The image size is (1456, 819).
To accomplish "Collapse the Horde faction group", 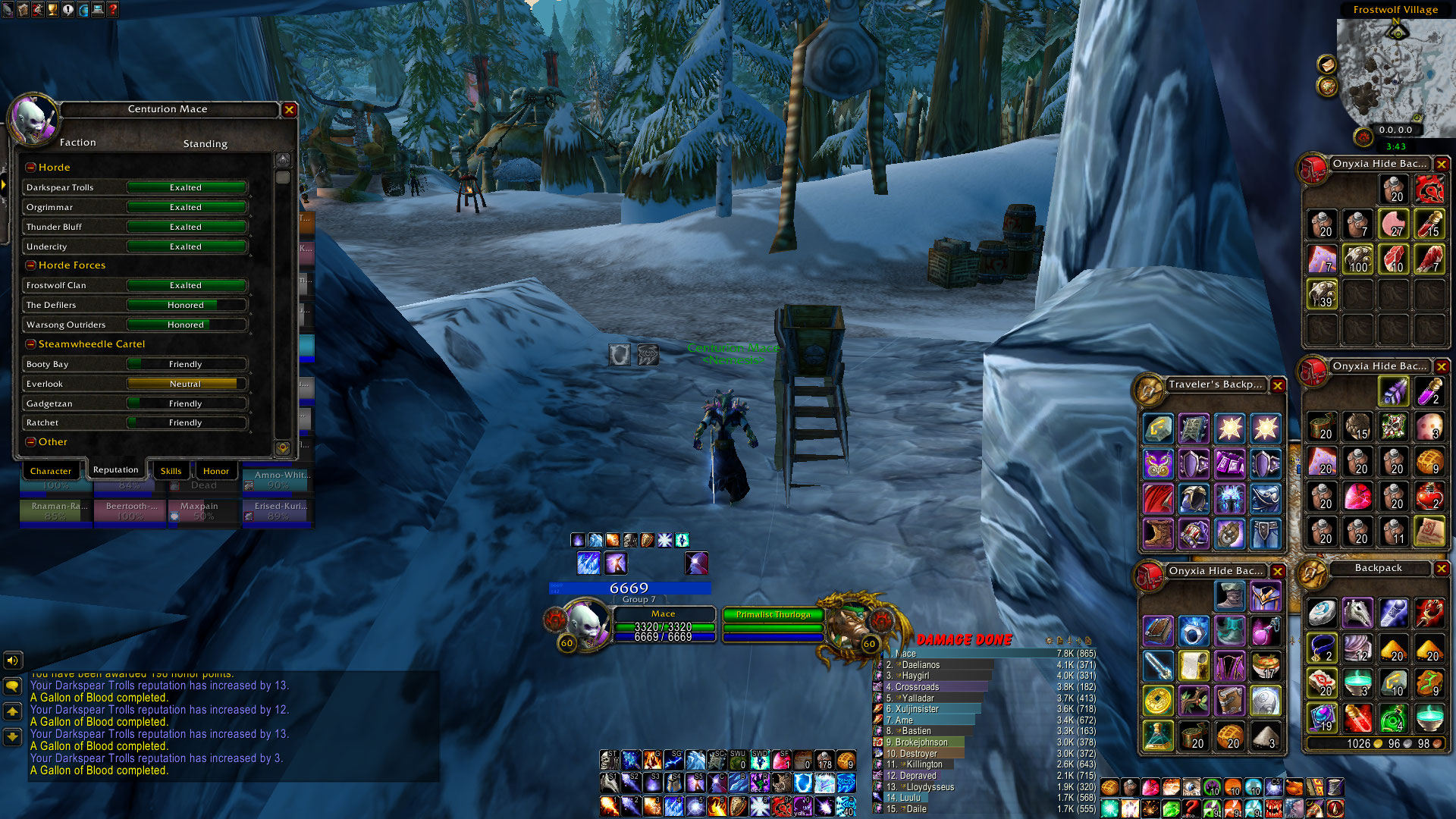I will coord(31,168).
